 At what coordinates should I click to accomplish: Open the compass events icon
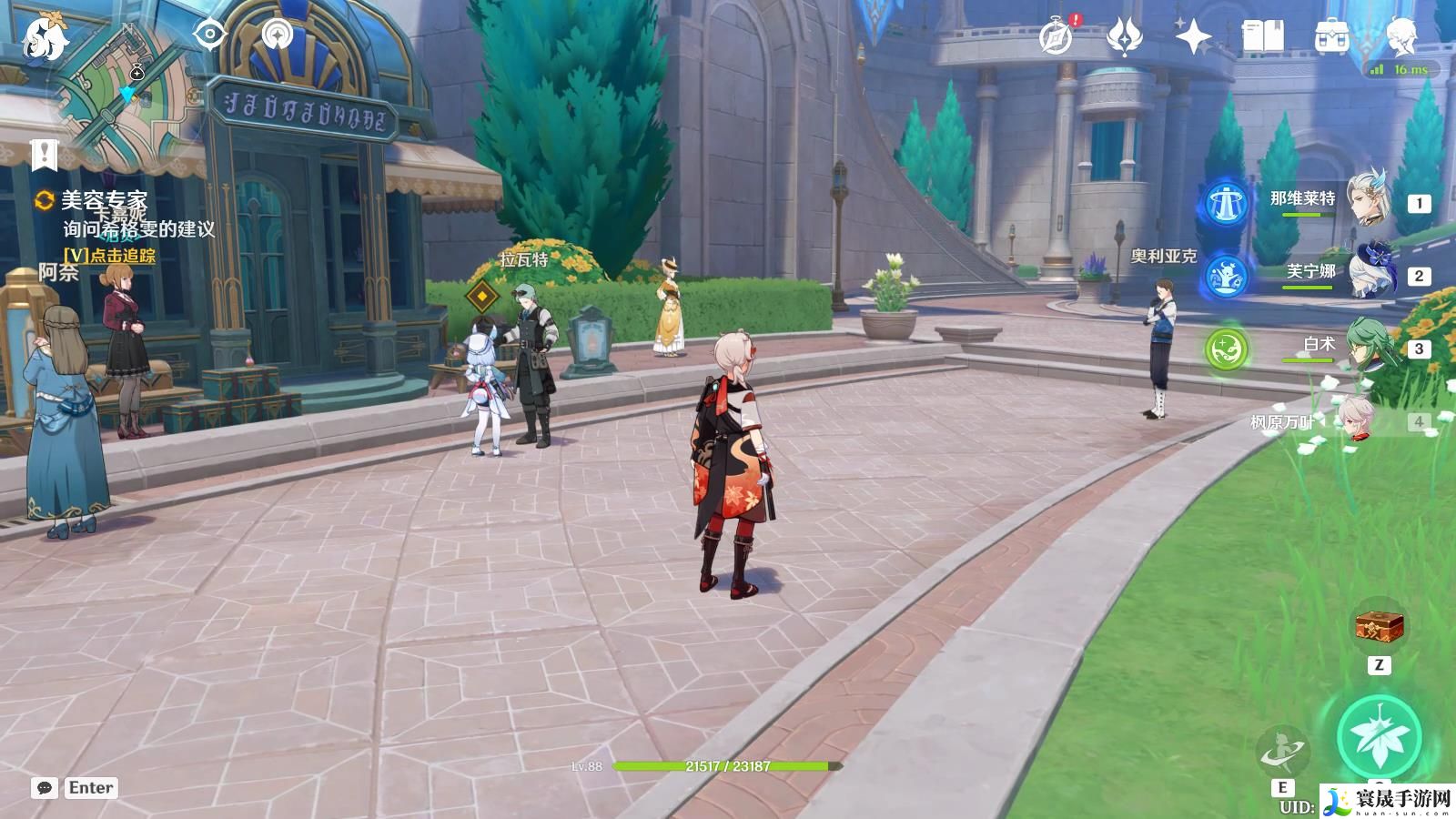coord(1057,37)
